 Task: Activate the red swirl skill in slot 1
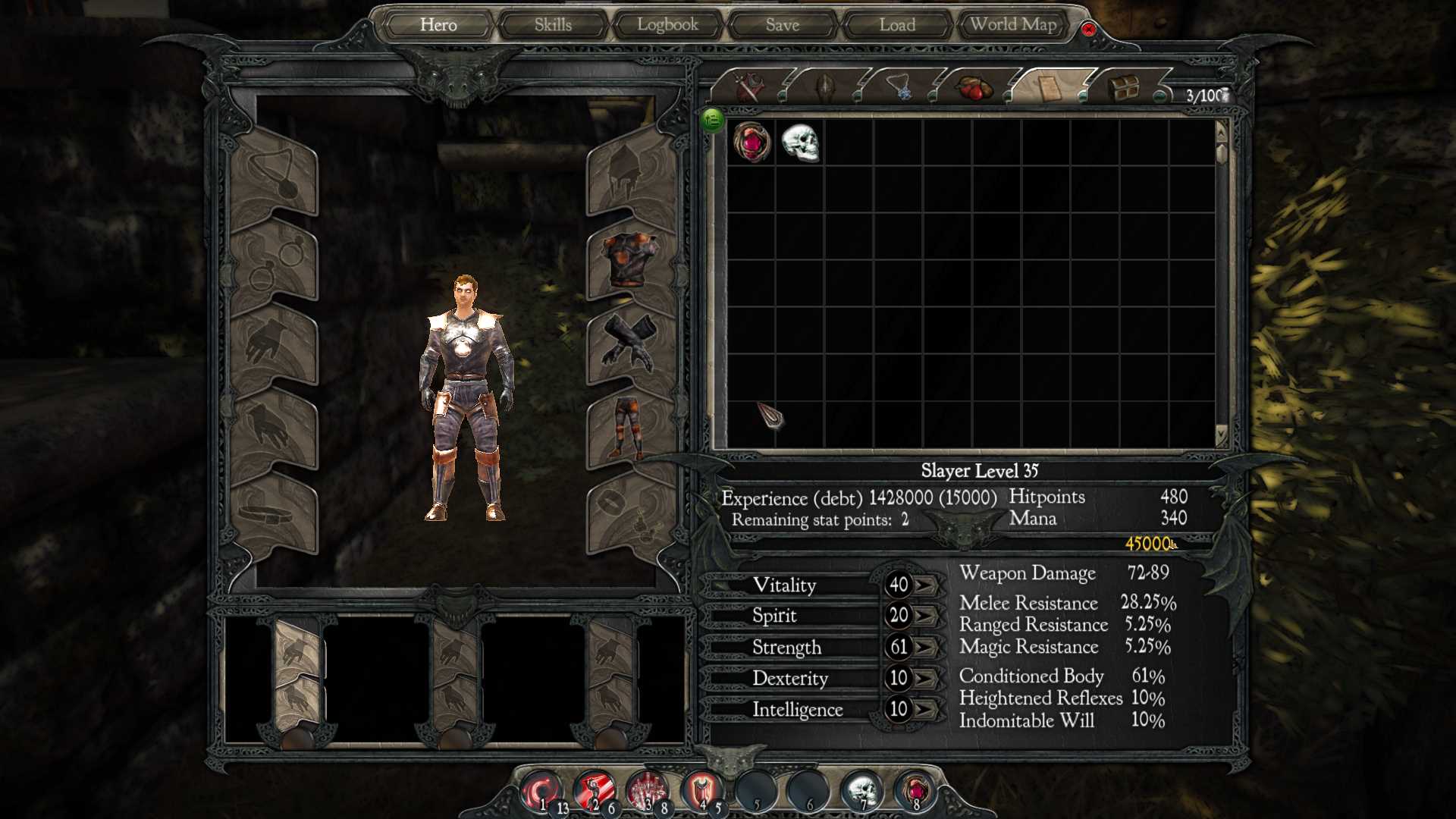[541, 791]
